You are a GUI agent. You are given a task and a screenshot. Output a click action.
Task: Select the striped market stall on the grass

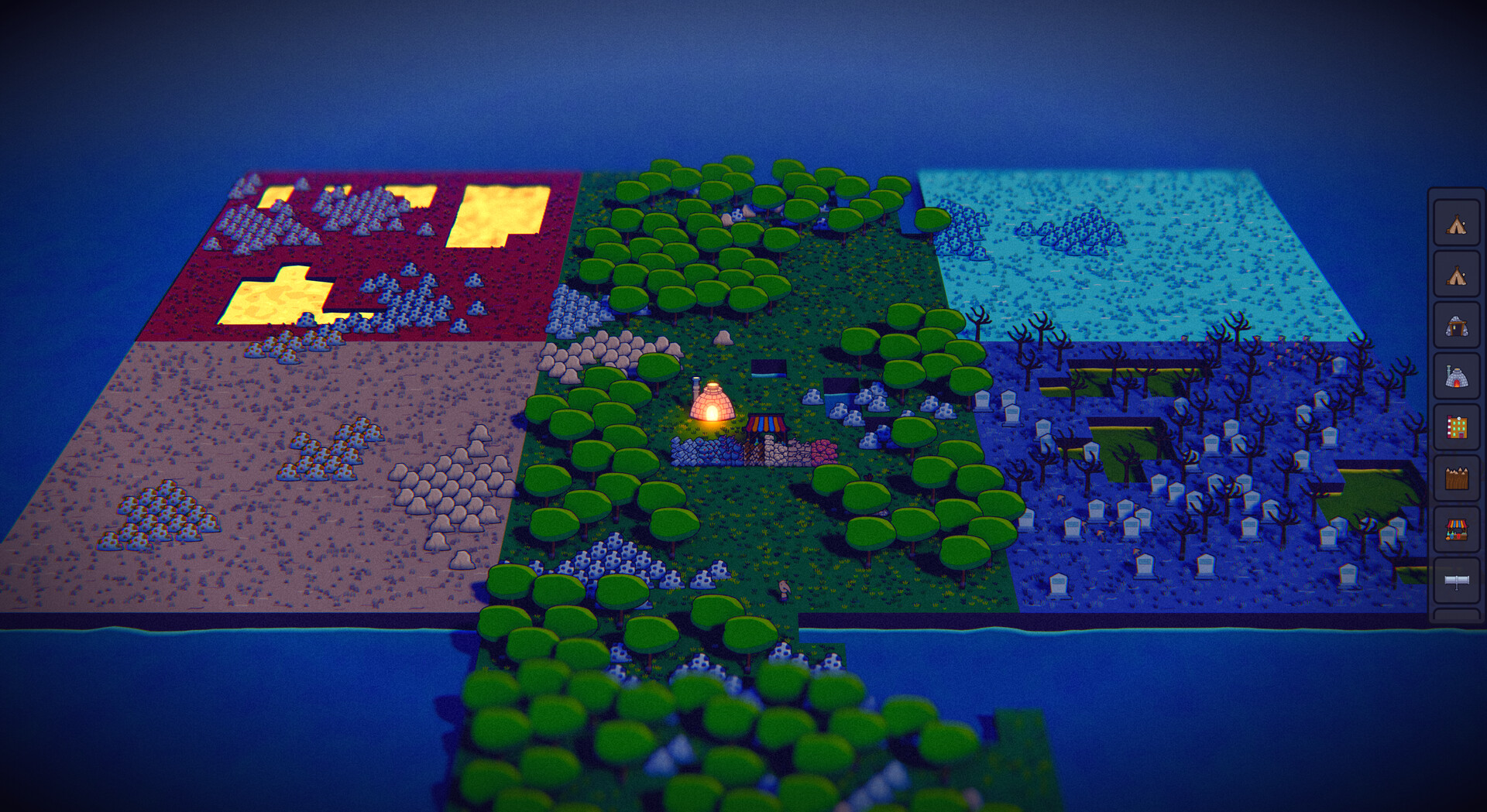click(x=766, y=425)
